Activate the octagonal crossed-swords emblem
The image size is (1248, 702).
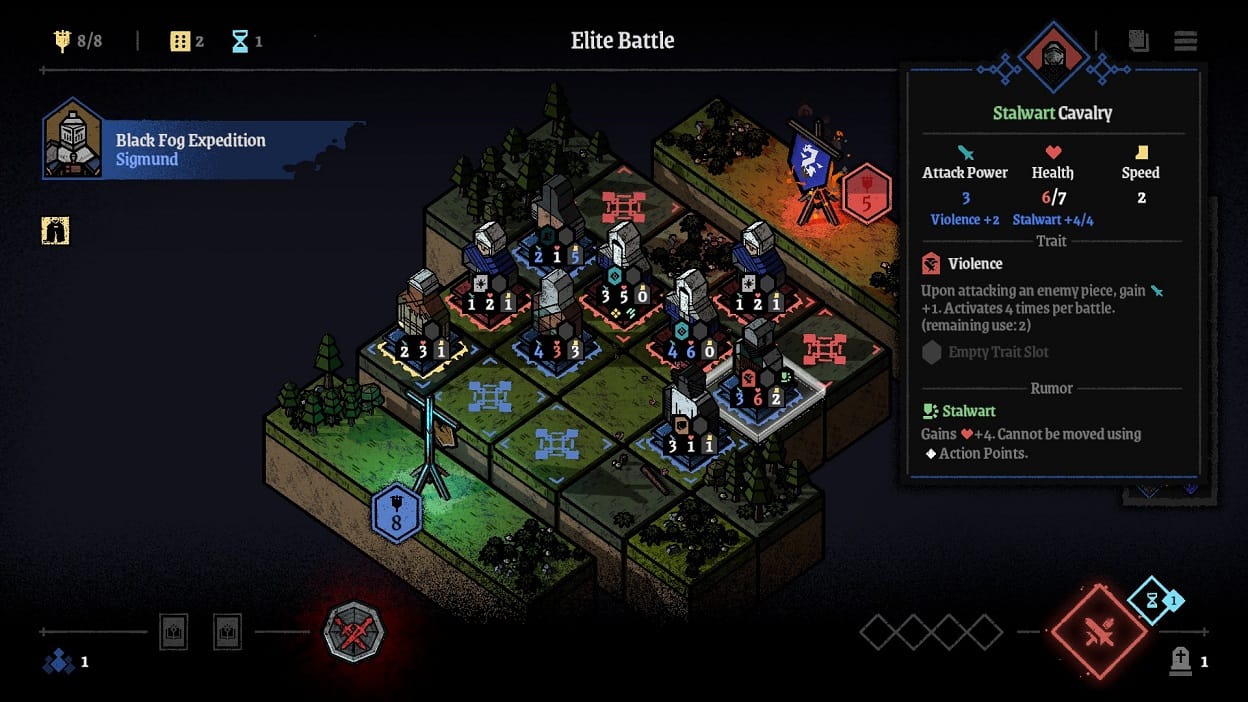click(x=353, y=632)
